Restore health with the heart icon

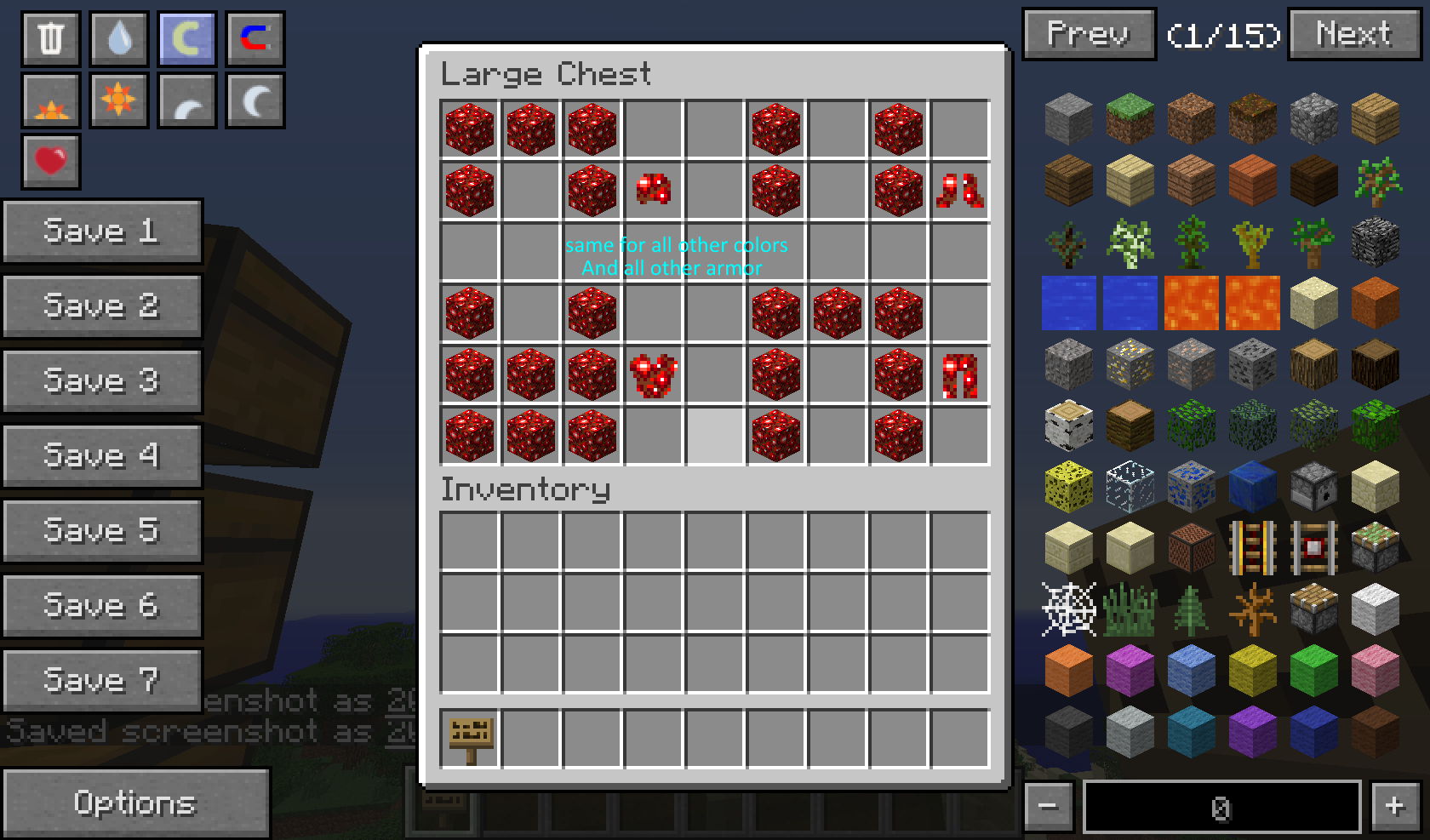(x=50, y=160)
